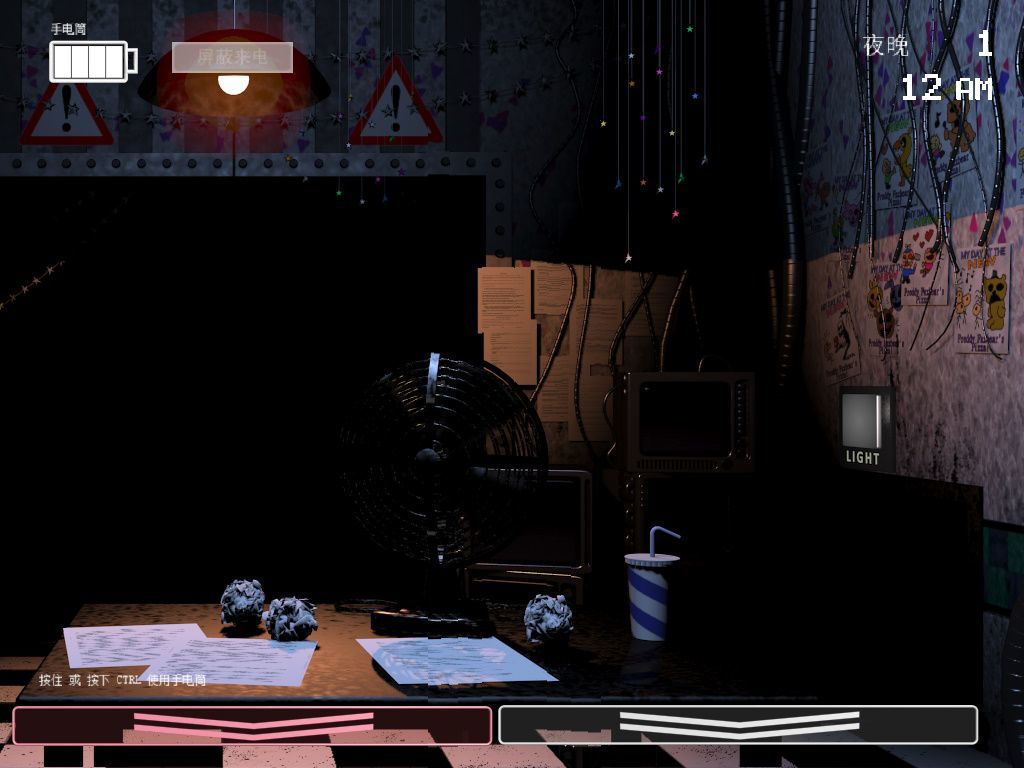
Task: Put on the mask using the pink chevron bar
Action: tap(252, 725)
